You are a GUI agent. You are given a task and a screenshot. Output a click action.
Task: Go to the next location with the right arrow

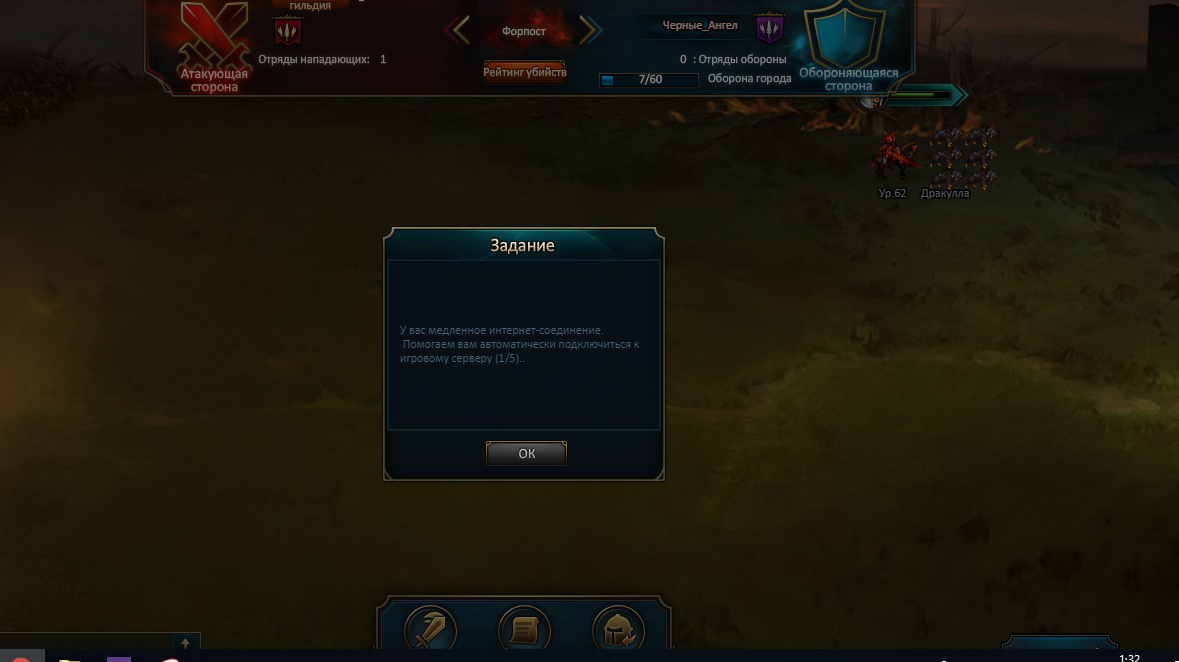coord(590,31)
